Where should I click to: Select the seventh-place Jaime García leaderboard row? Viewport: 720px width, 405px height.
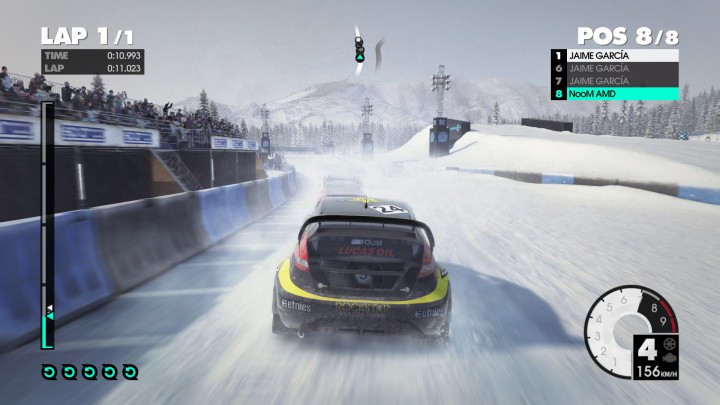(x=614, y=81)
